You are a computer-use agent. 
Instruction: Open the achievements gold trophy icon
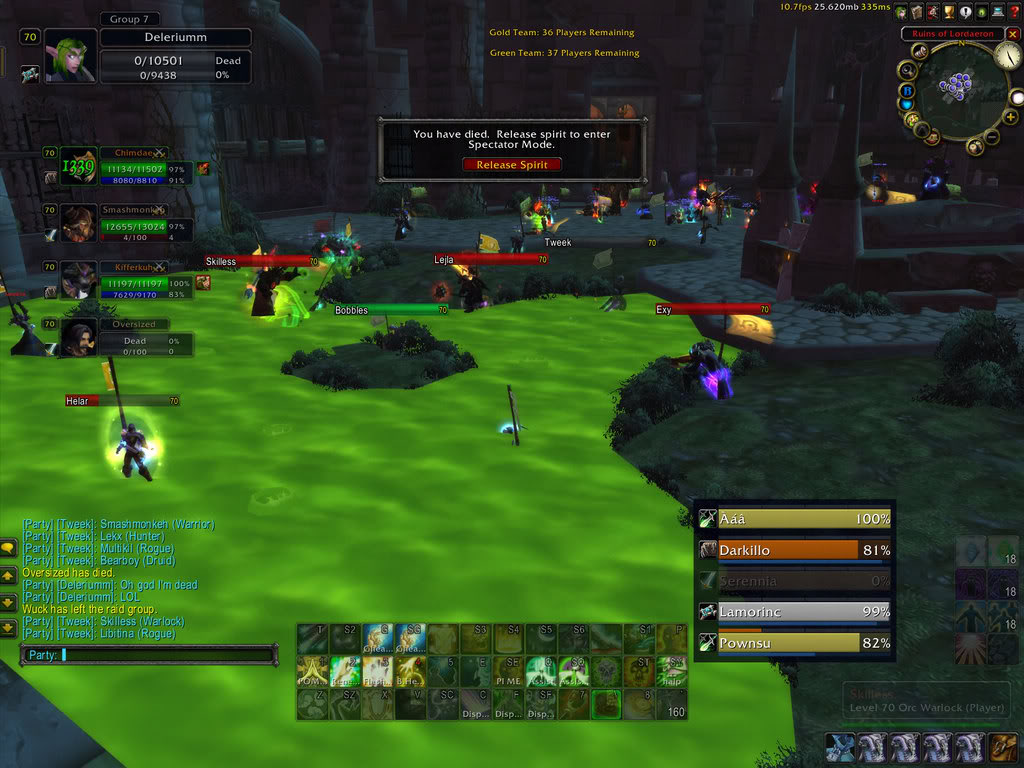click(950, 12)
